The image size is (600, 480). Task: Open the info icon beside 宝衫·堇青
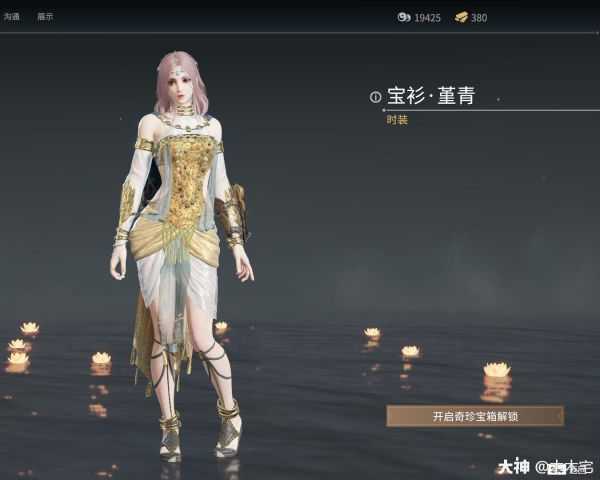pos(376,97)
